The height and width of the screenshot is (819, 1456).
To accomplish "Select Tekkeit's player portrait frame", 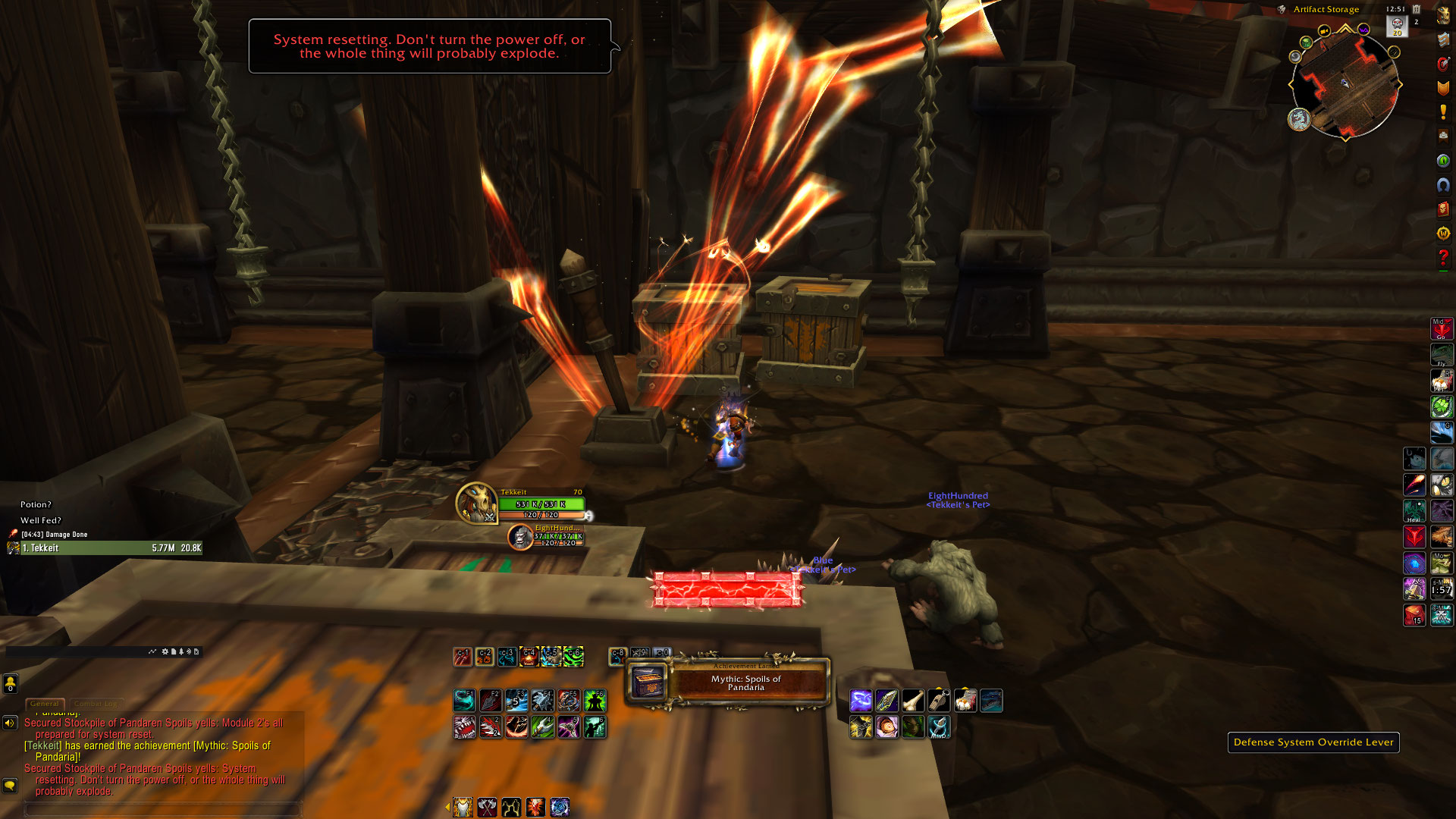I will pyautogui.click(x=476, y=503).
